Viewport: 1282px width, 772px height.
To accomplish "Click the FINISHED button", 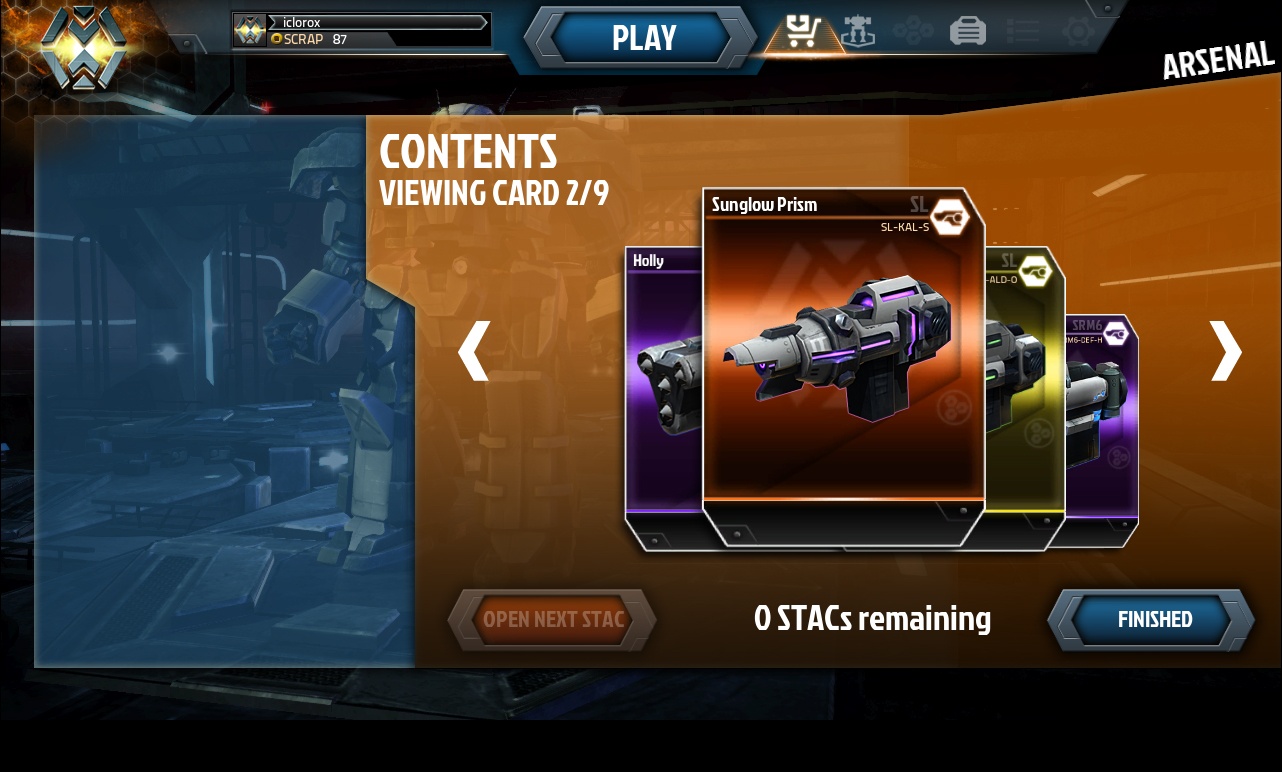I will coord(1154,620).
